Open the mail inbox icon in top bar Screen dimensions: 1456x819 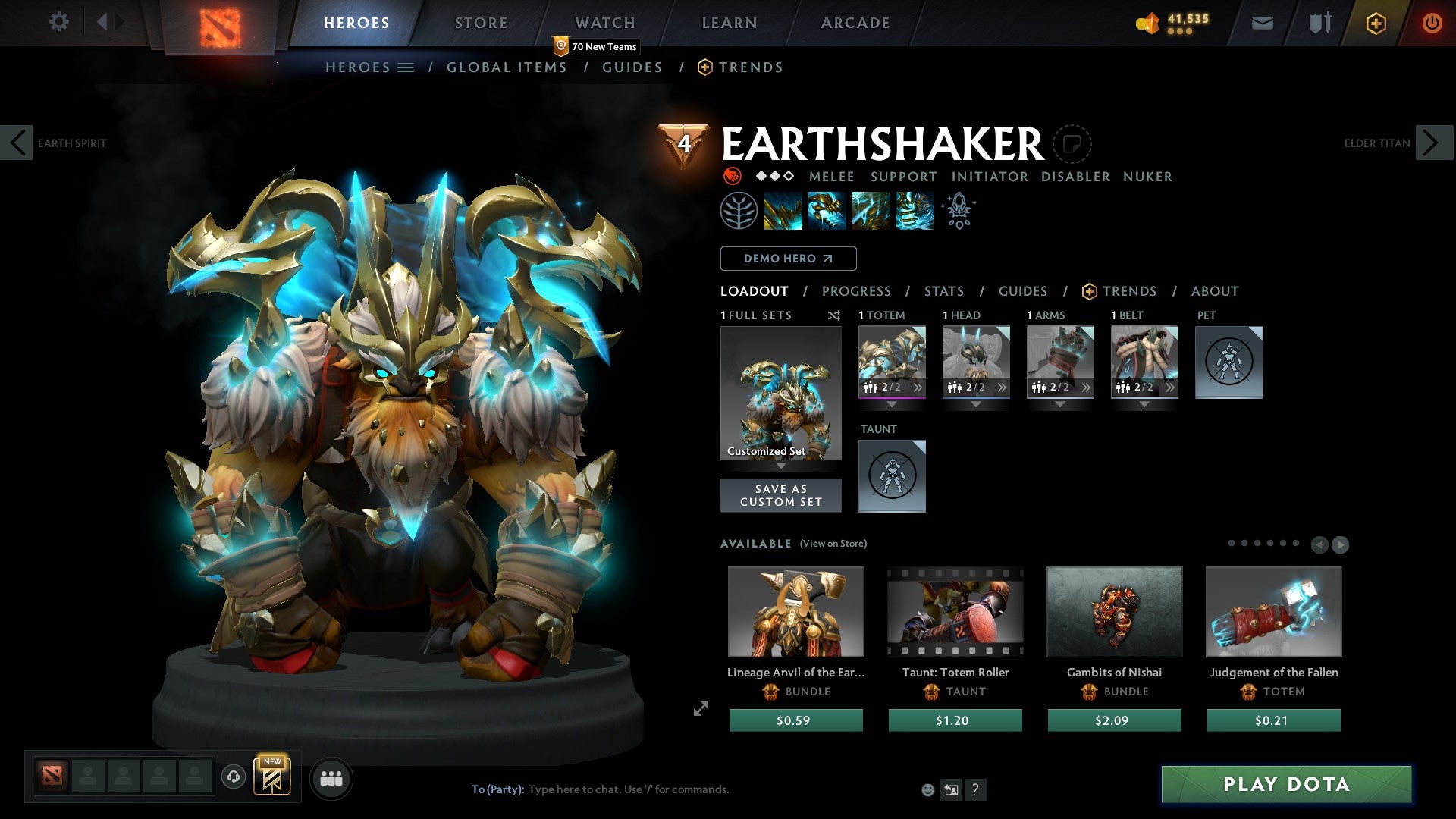click(x=1263, y=23)
